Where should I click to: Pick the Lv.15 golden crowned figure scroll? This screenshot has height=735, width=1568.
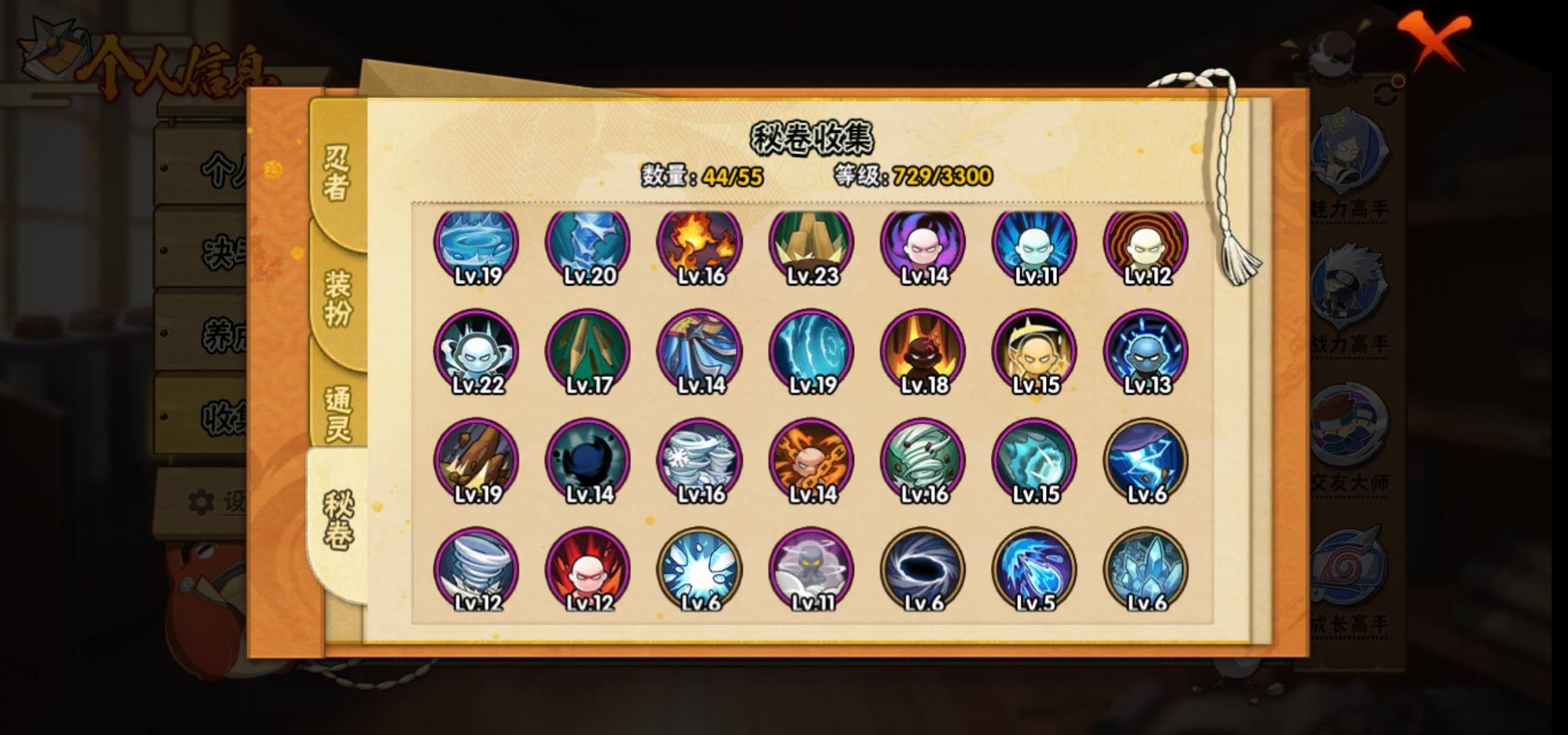point(1034,353)
